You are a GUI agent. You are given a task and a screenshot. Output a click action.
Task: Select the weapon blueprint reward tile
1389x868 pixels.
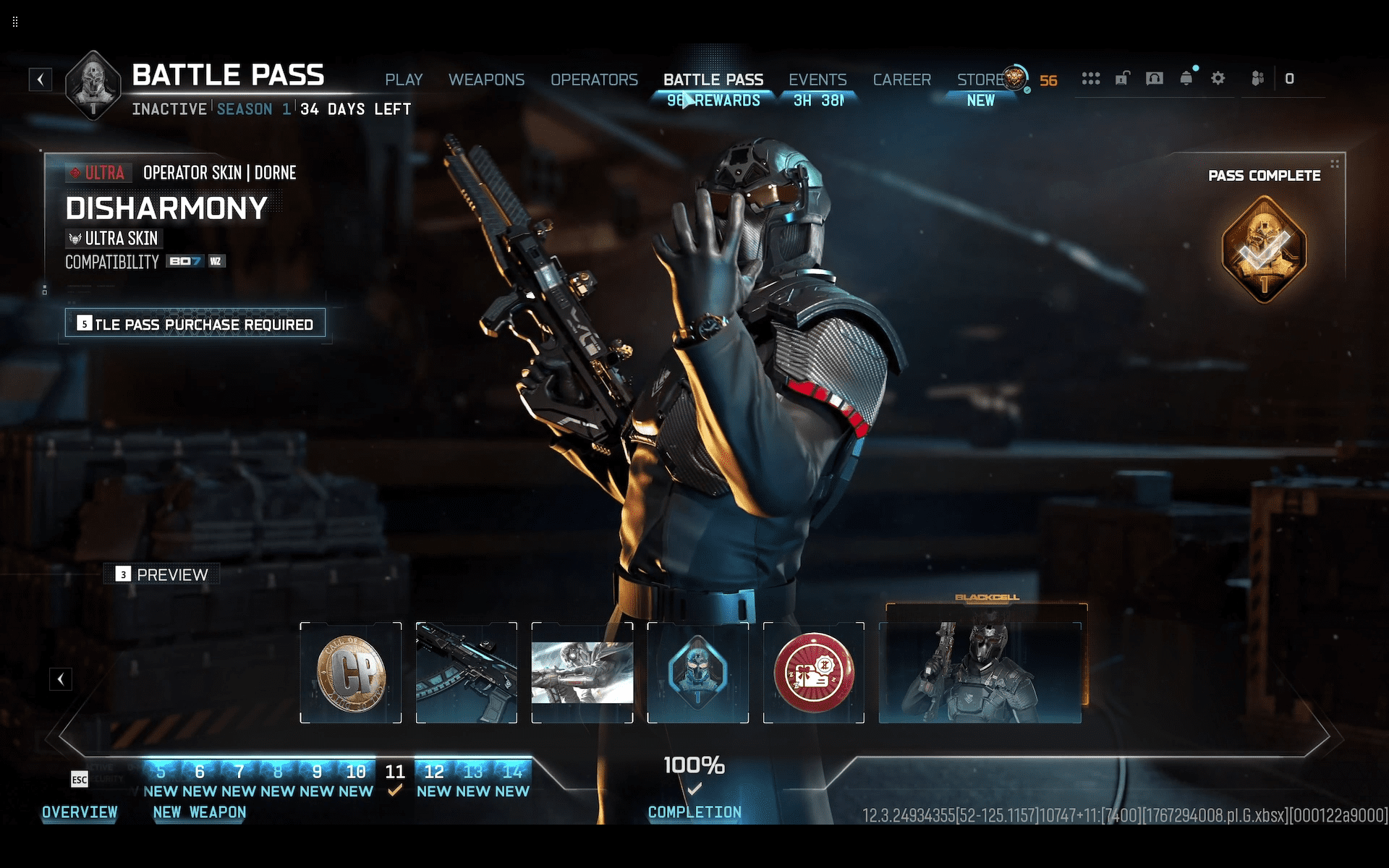467,673
